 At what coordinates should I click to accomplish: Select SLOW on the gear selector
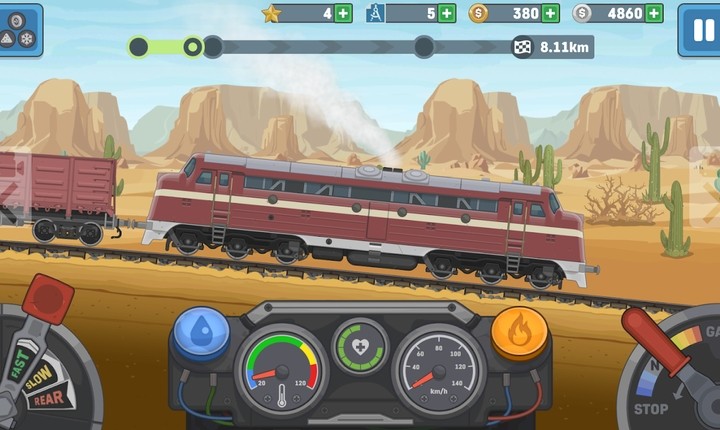click(40, 378)
